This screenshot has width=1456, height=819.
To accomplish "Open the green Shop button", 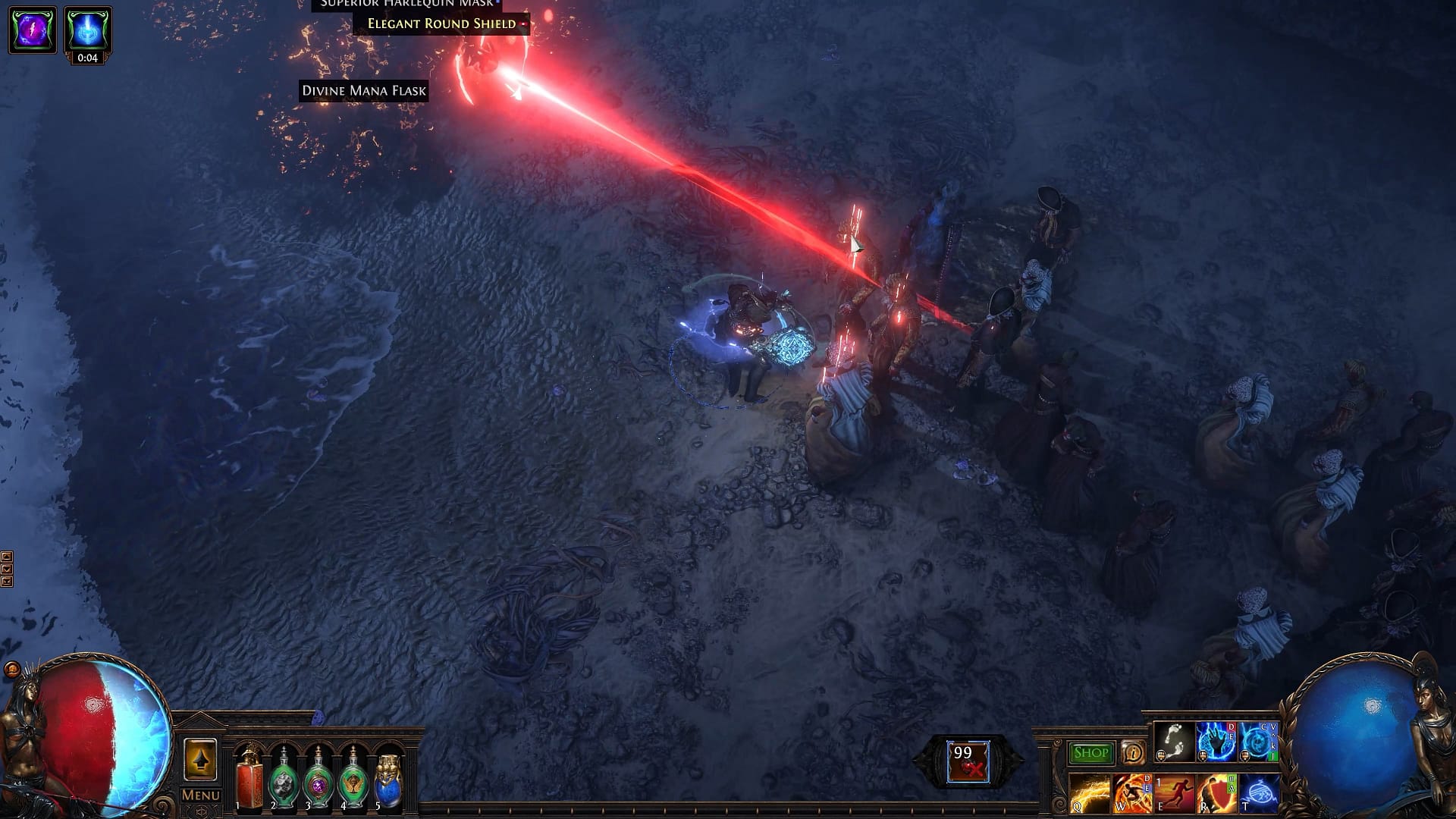I will [1090, 752].
